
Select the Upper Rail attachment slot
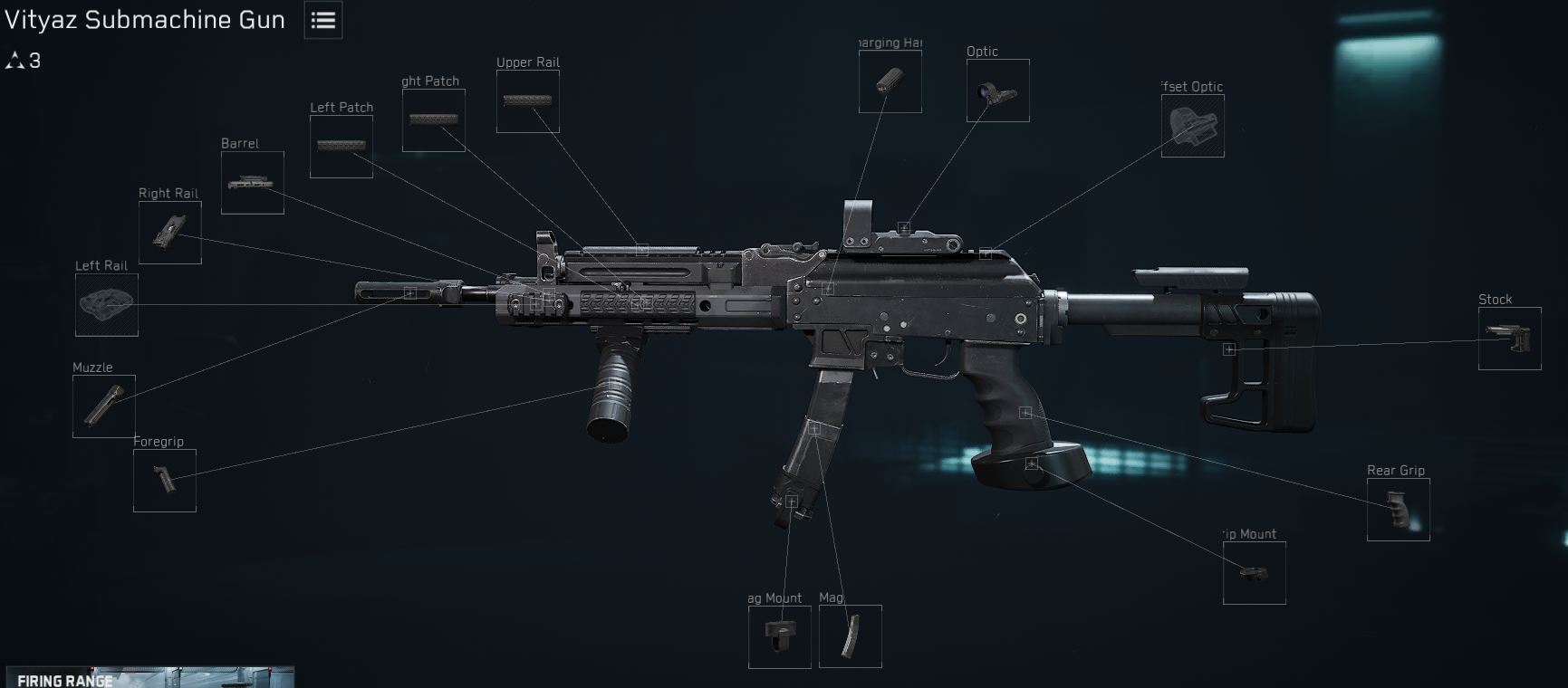click(527, 100)
